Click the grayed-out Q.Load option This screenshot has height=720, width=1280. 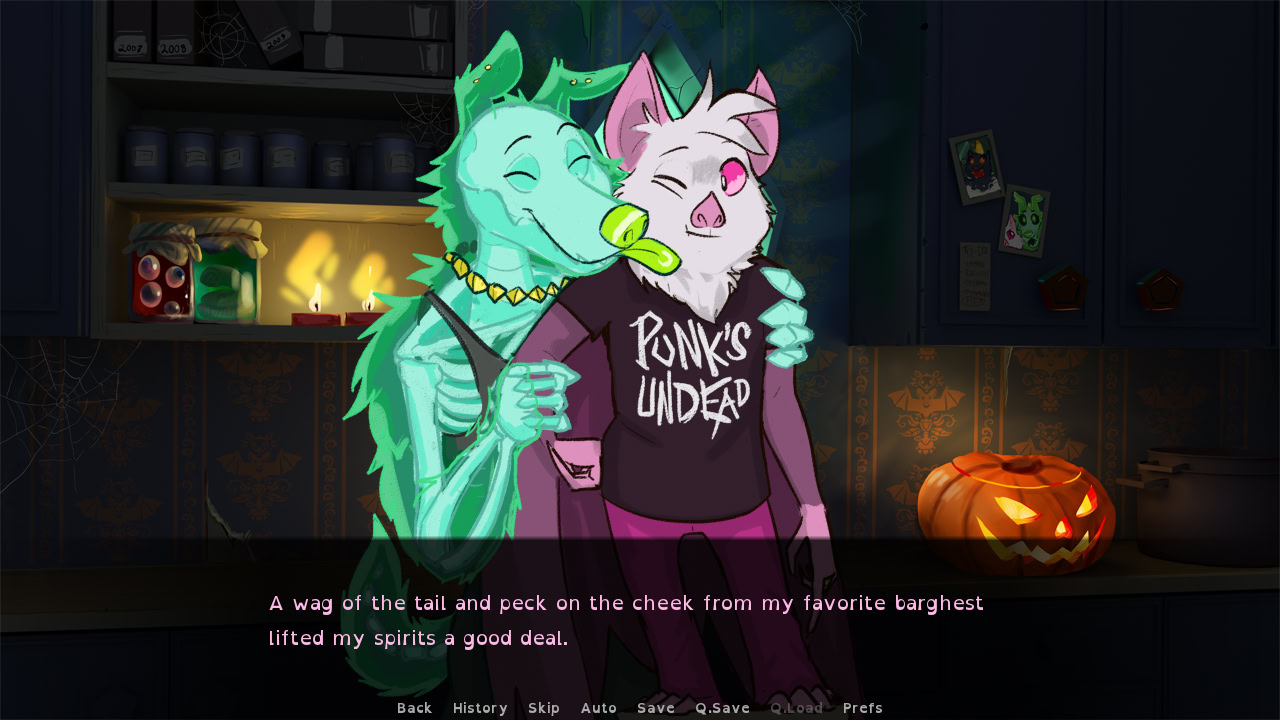[x=797, y=707]
